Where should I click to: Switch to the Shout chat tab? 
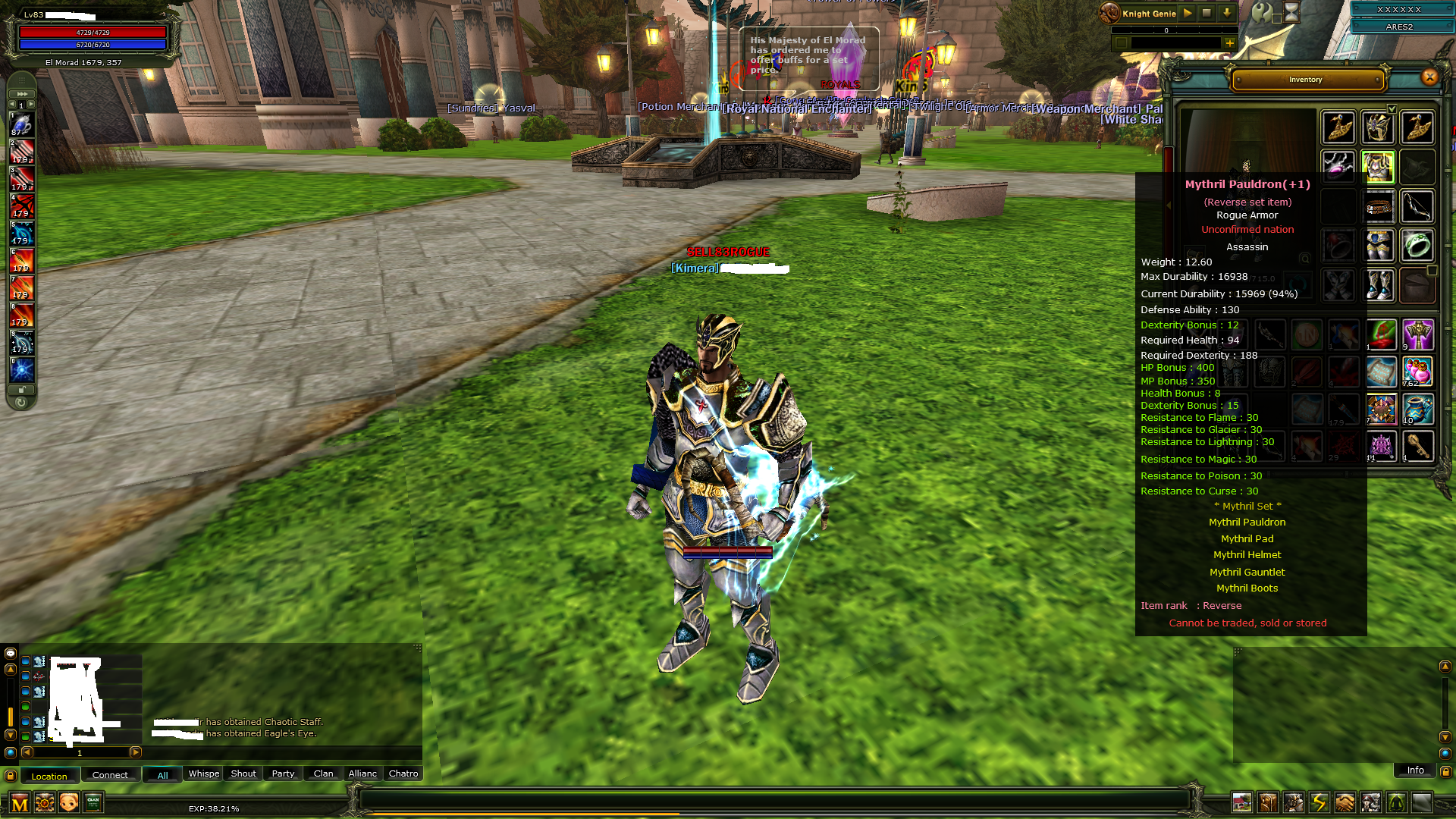coord(243,773)
